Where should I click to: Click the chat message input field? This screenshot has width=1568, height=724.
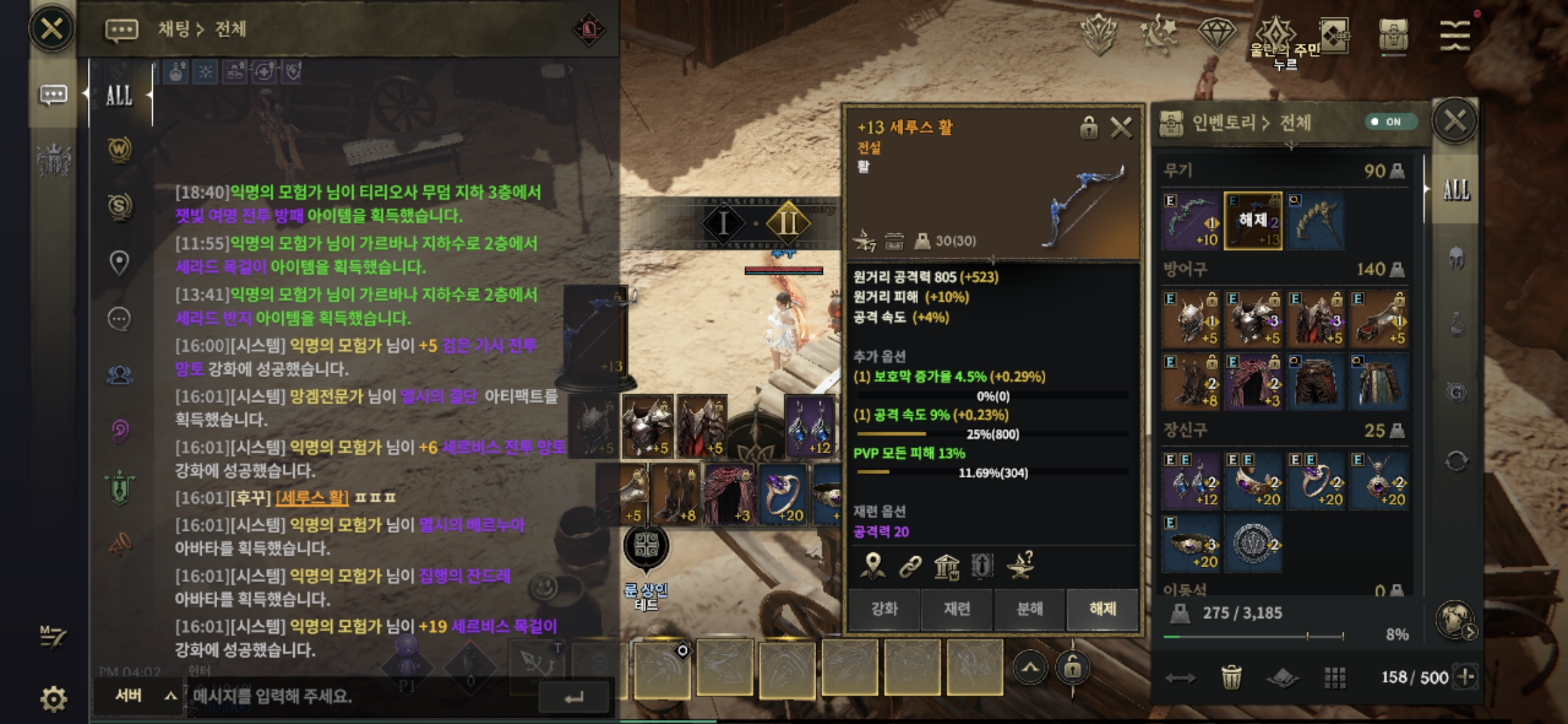pos(362,697)
